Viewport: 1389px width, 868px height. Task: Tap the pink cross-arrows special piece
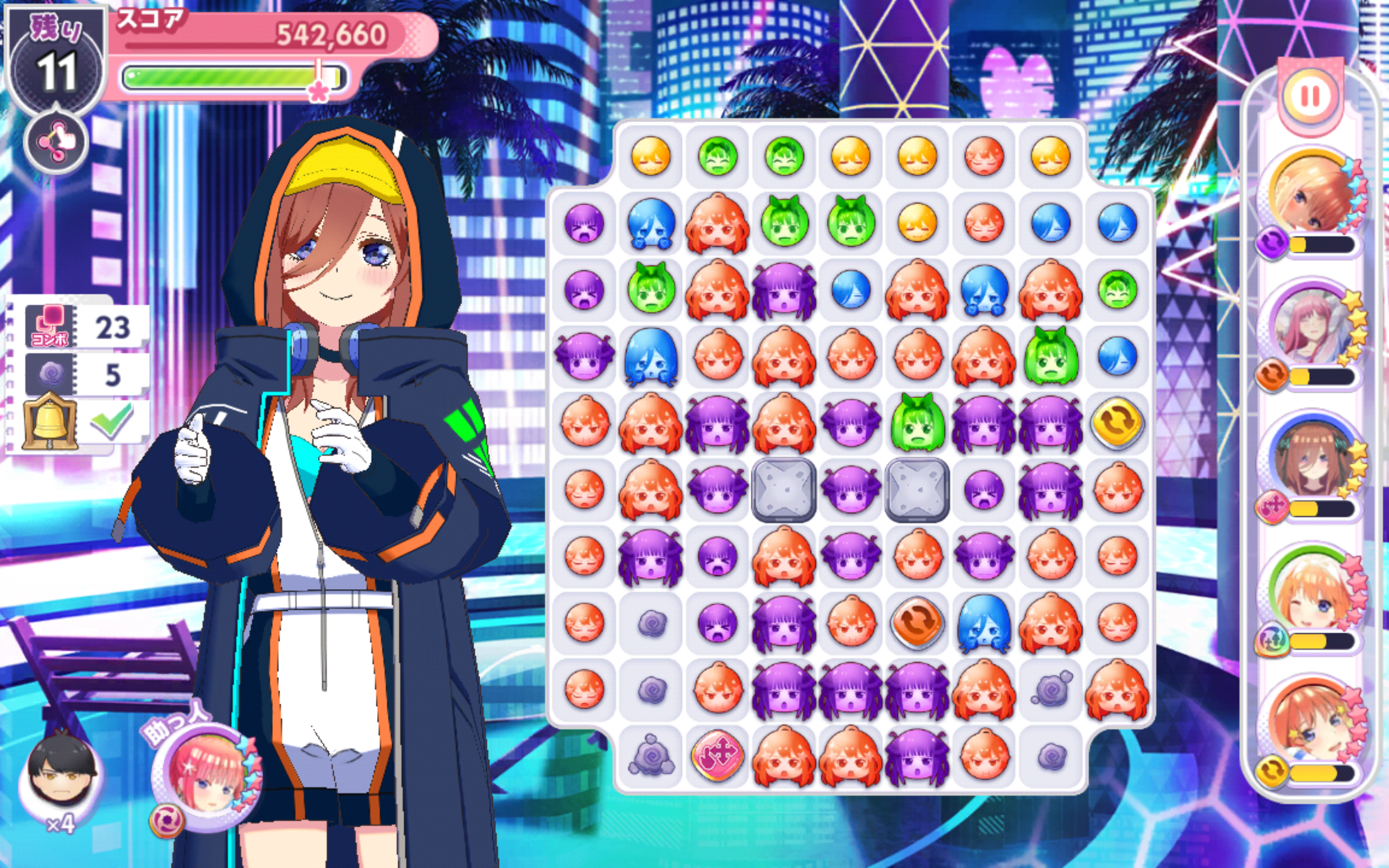point(717,756)
